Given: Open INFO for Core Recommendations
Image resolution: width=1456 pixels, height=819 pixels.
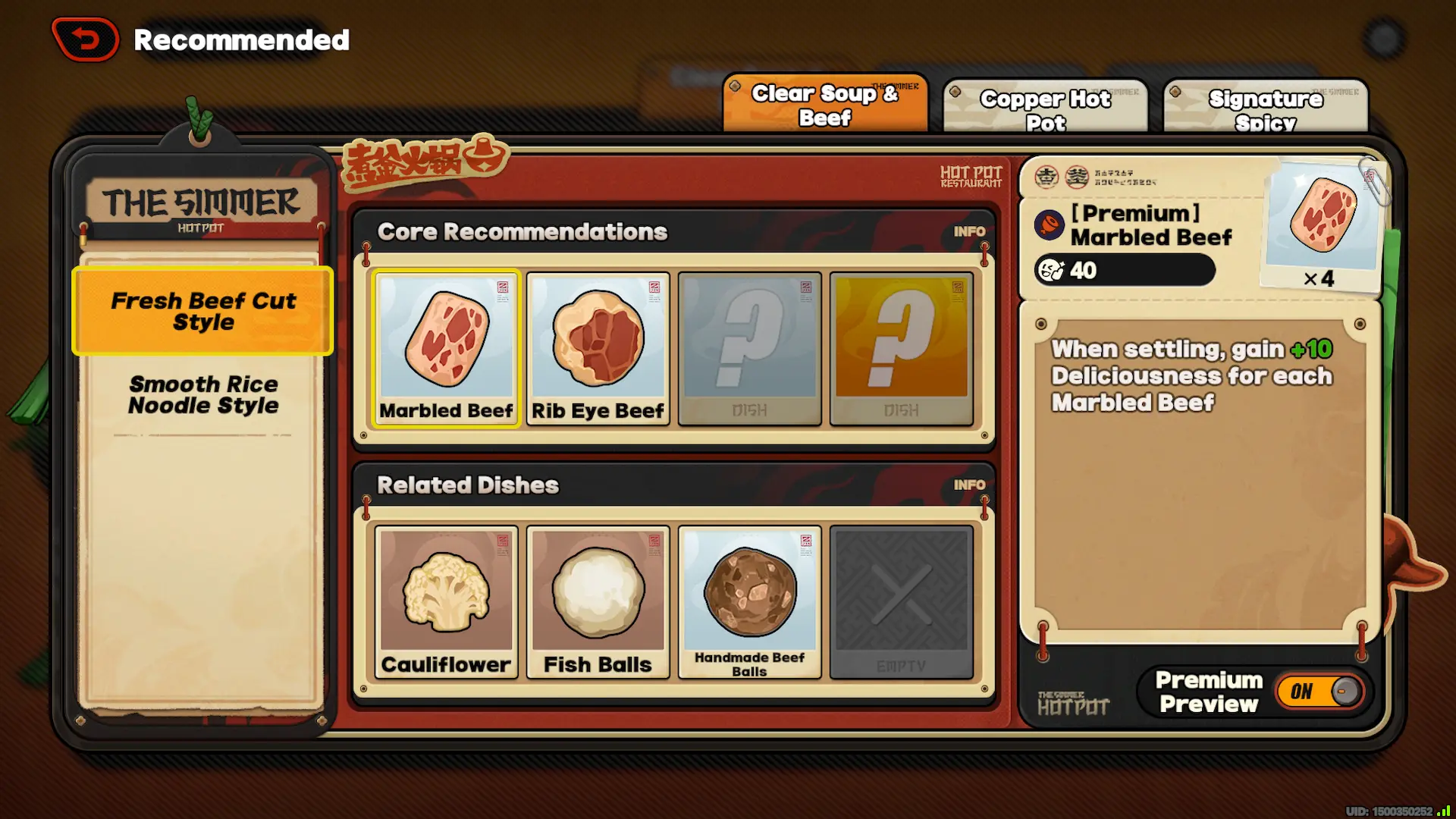Looking at the screenshot, I should point(970,231).
